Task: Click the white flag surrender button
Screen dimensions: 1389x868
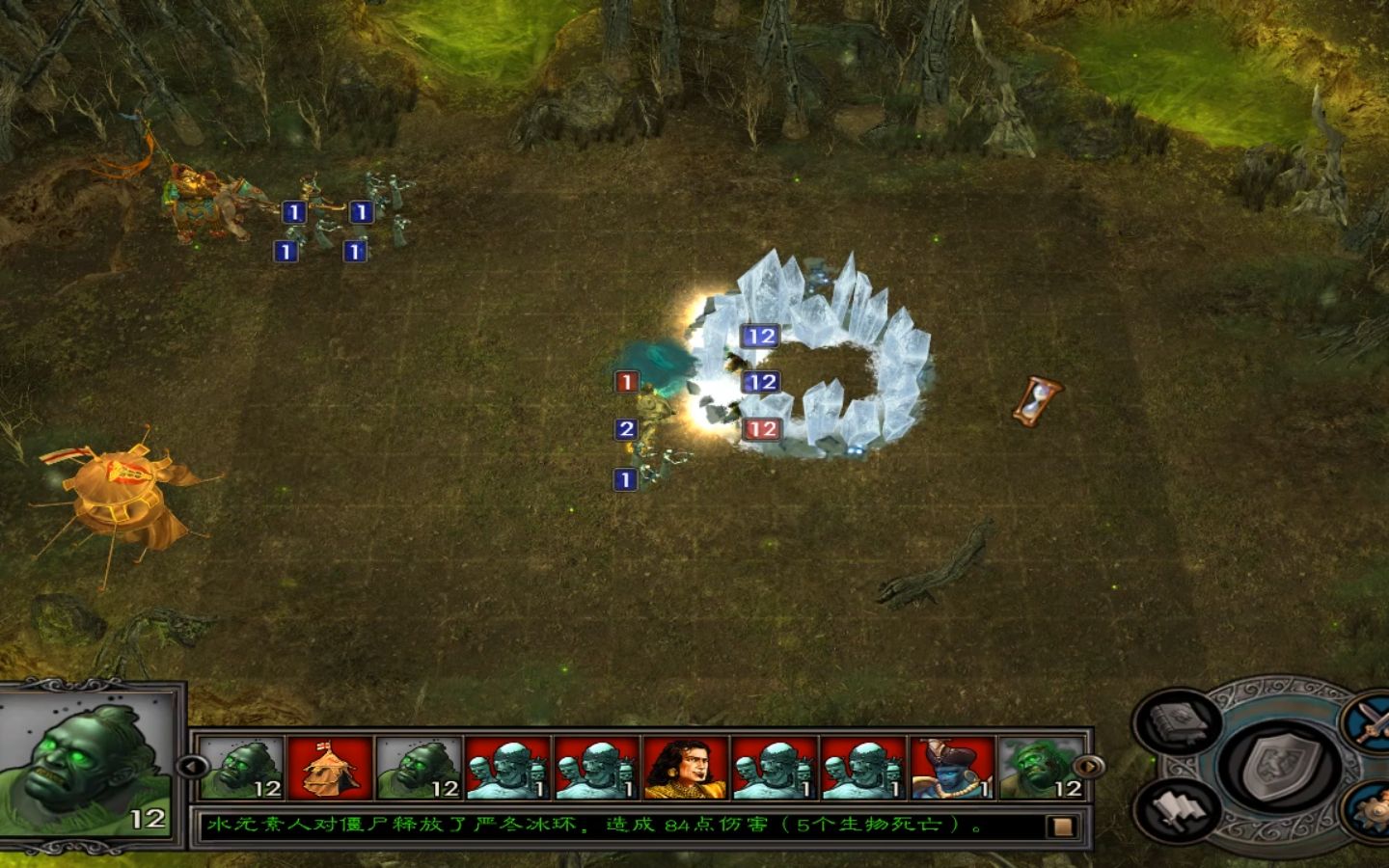Action: 1171,810
